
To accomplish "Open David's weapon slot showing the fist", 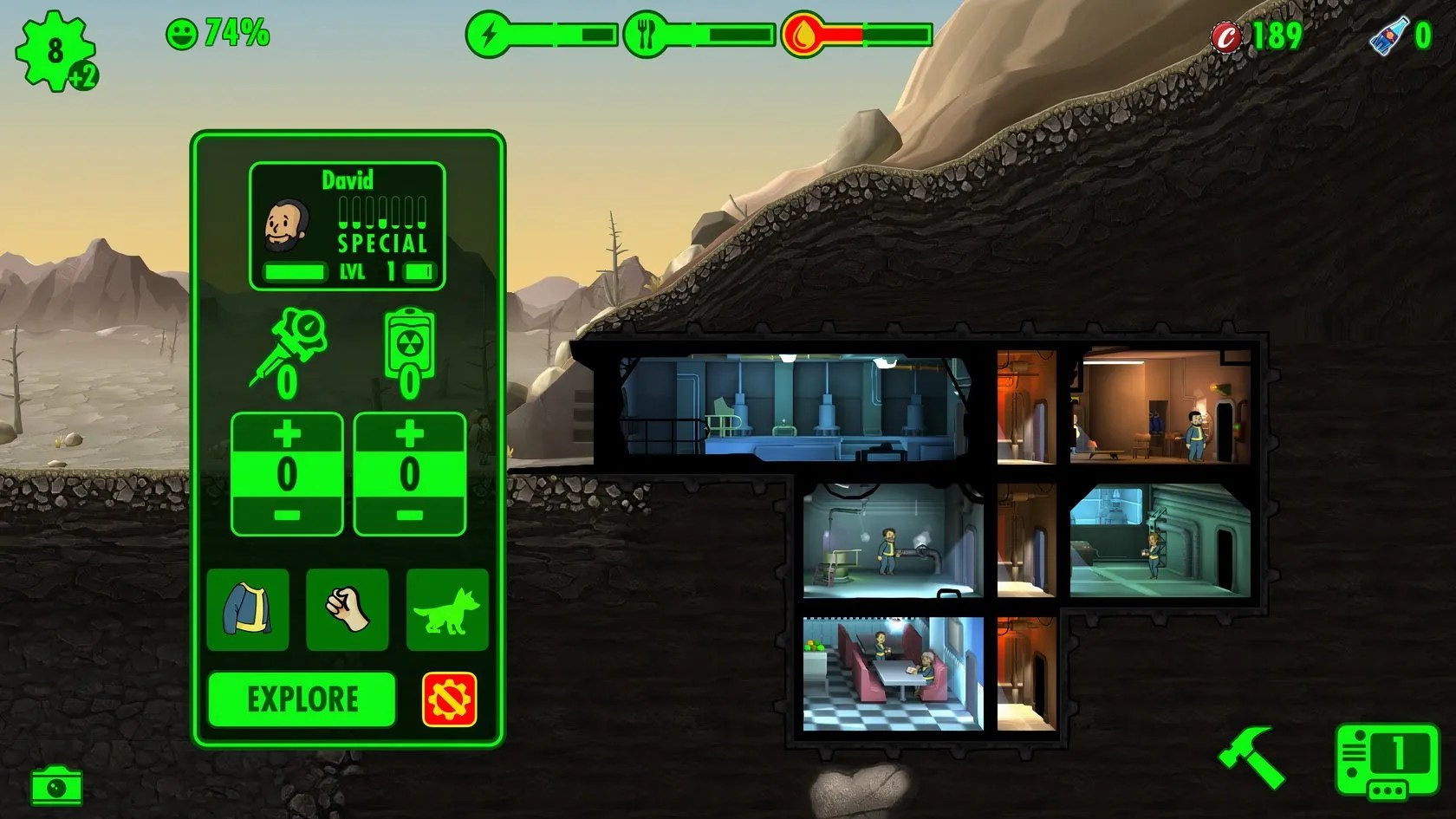I will click(347, 611).
